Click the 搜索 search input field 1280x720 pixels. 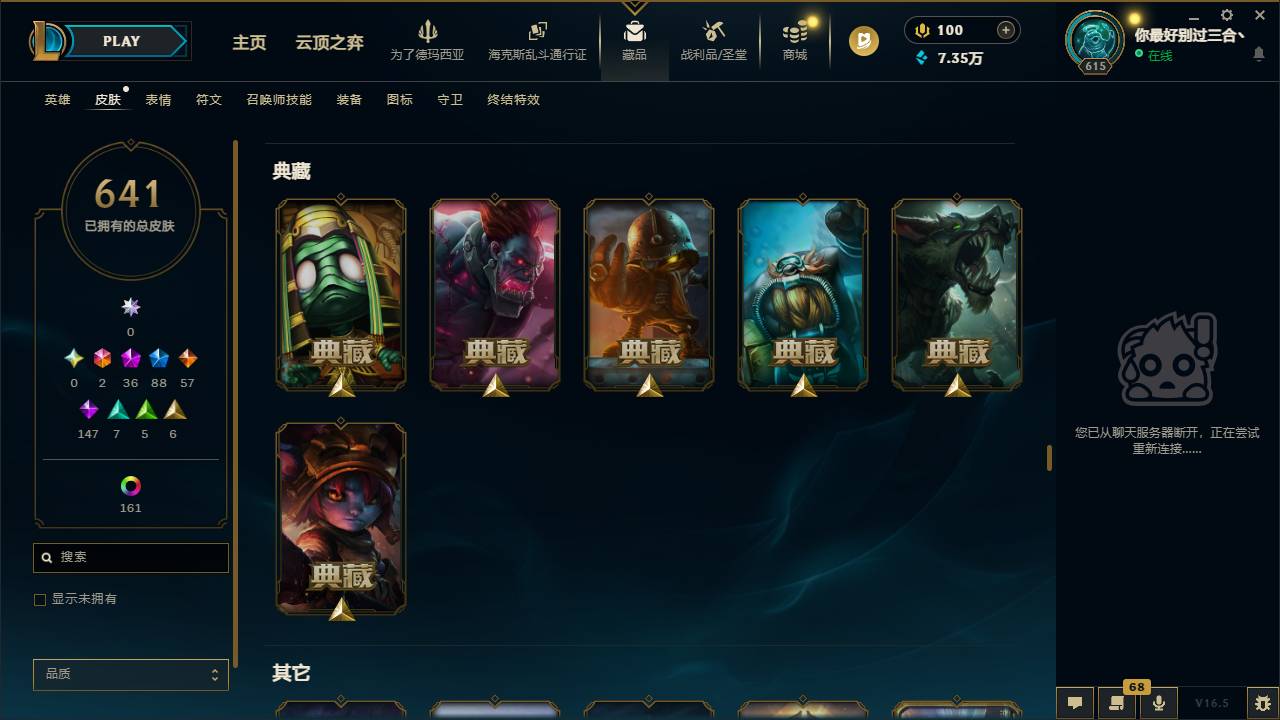tap(130, 557)
